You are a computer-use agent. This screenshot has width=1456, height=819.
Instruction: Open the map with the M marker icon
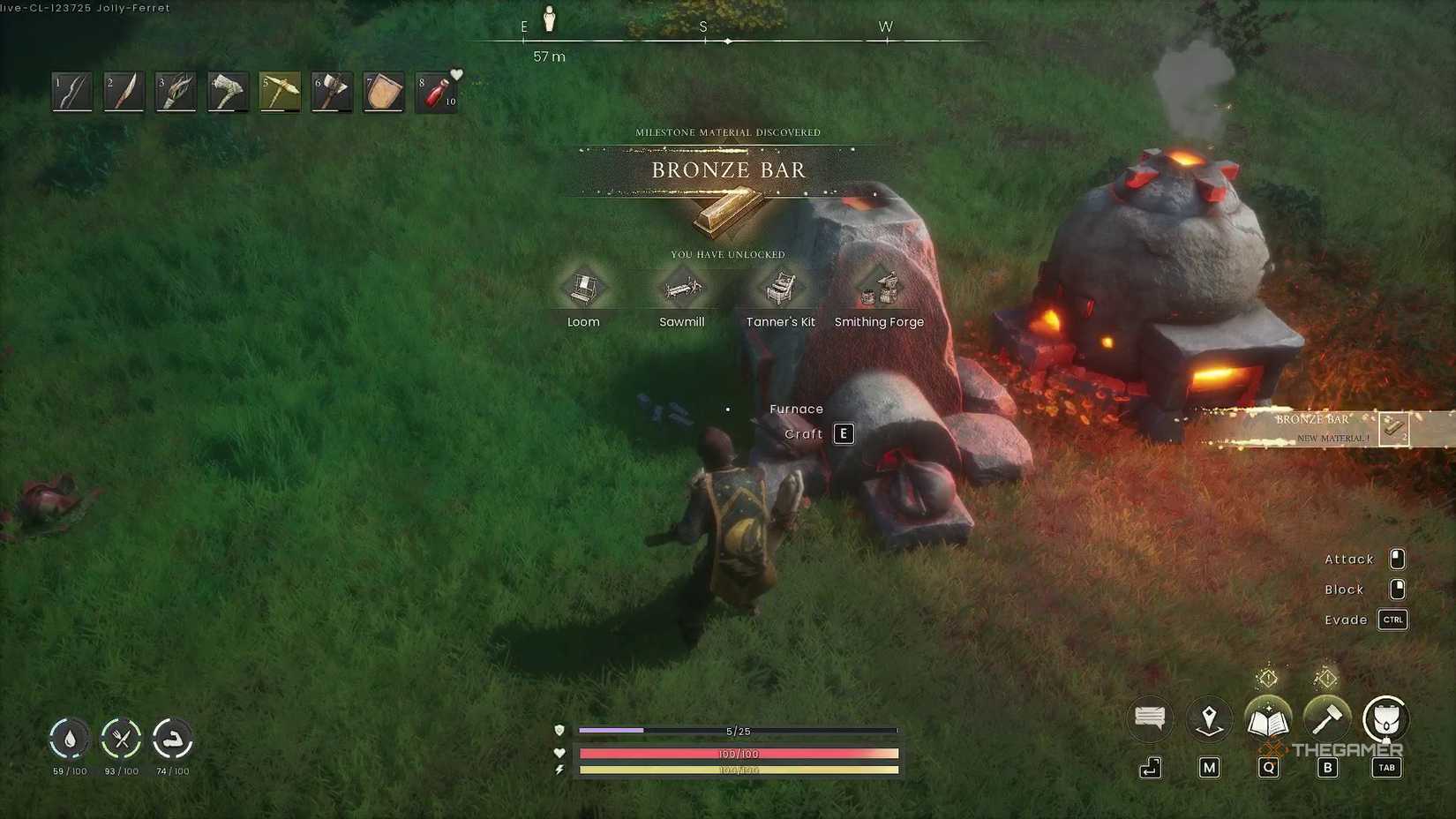pyautogui.click(x=1209, y=718)
